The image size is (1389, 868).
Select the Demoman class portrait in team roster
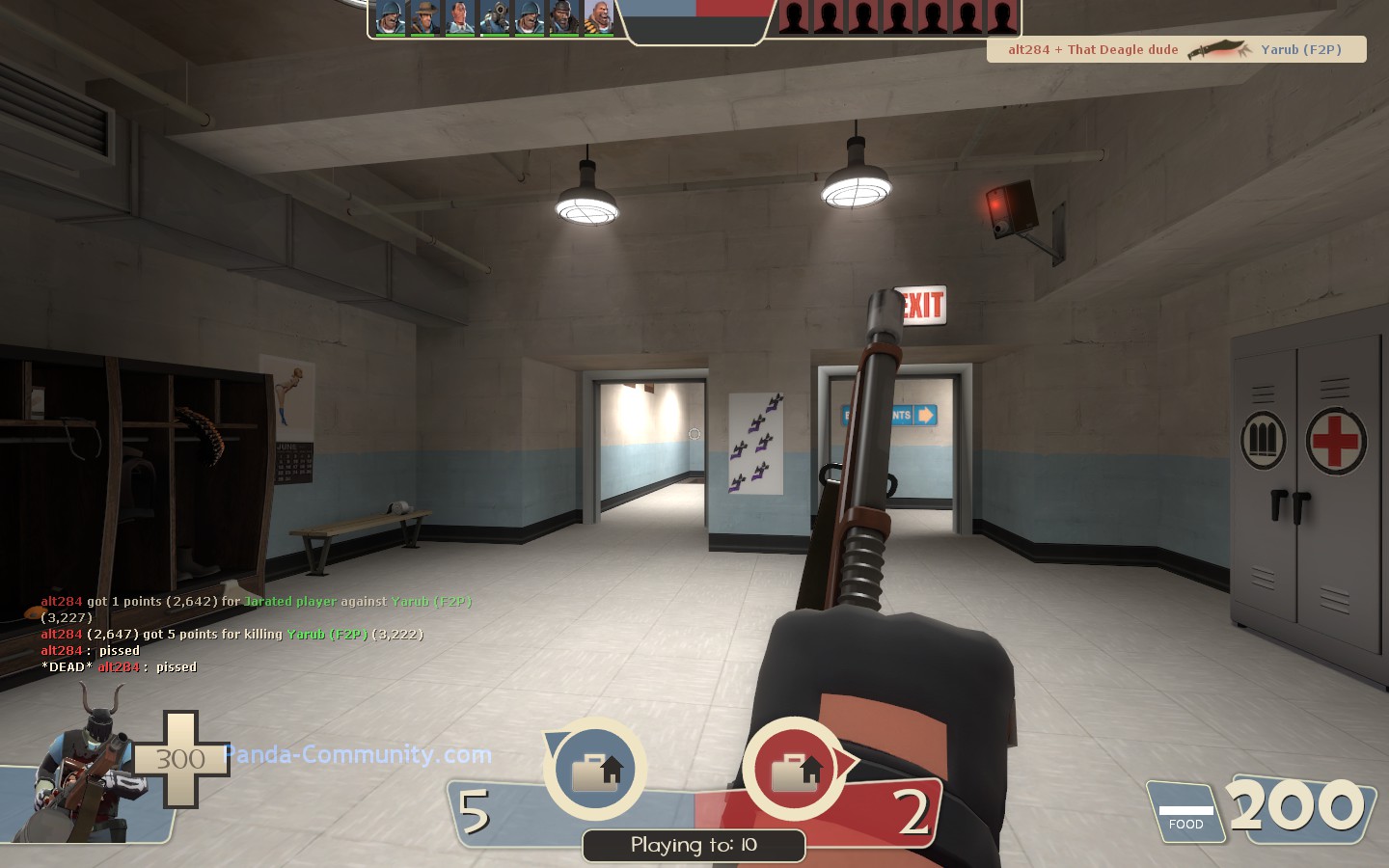tap(564, 14)
